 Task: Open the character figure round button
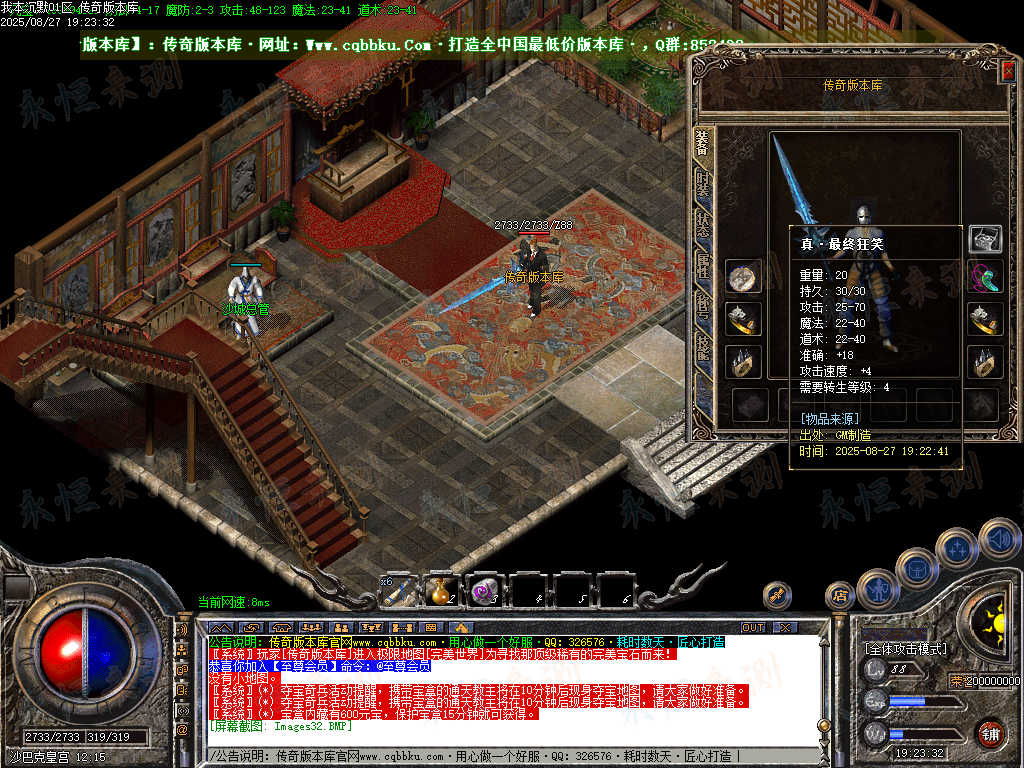pos(877,588)
